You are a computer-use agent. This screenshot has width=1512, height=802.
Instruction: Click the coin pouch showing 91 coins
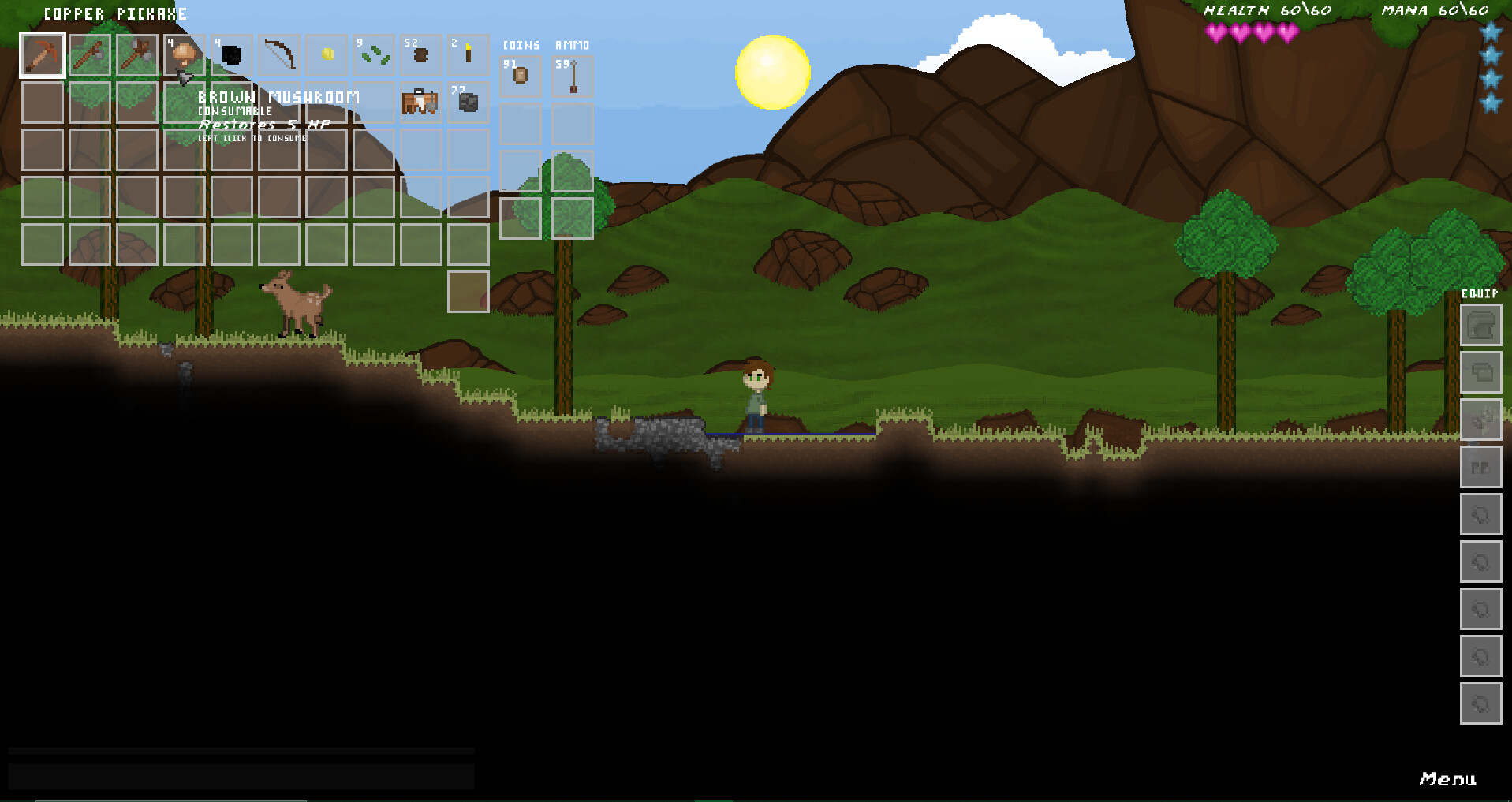point(520,75)
